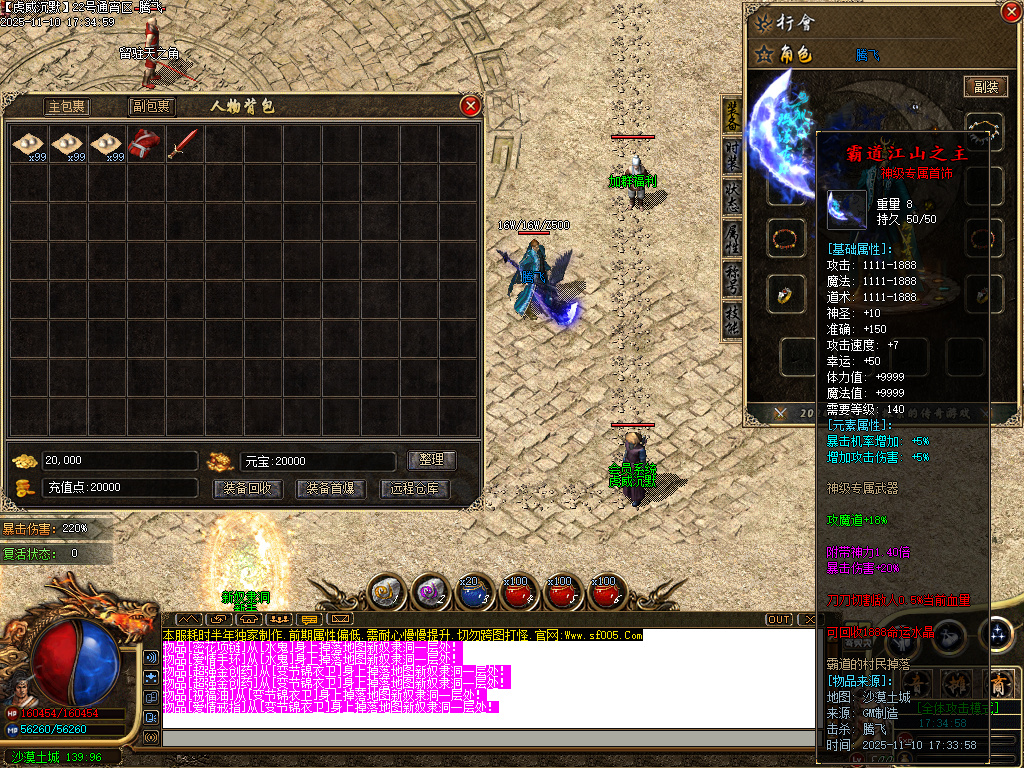Open the 状态 status tab

pos(733,196)
